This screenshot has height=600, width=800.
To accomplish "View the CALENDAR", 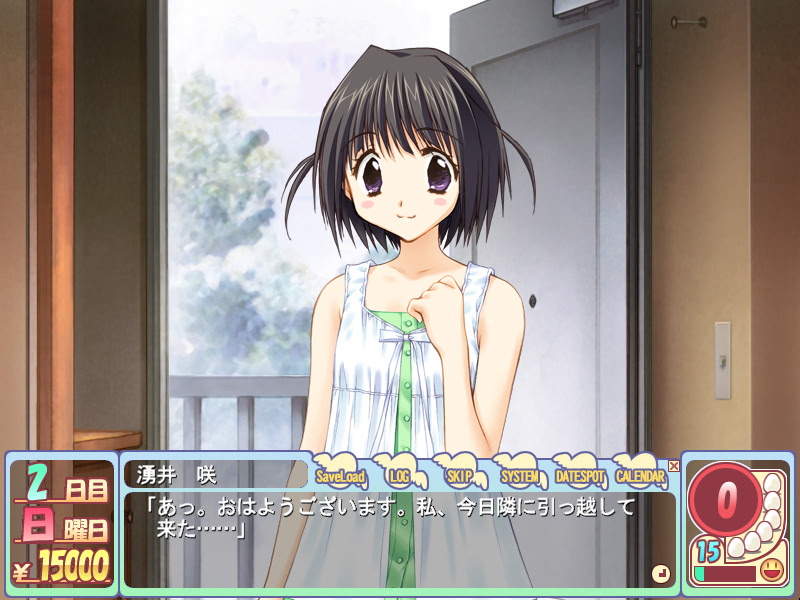I will pos(640,476).
